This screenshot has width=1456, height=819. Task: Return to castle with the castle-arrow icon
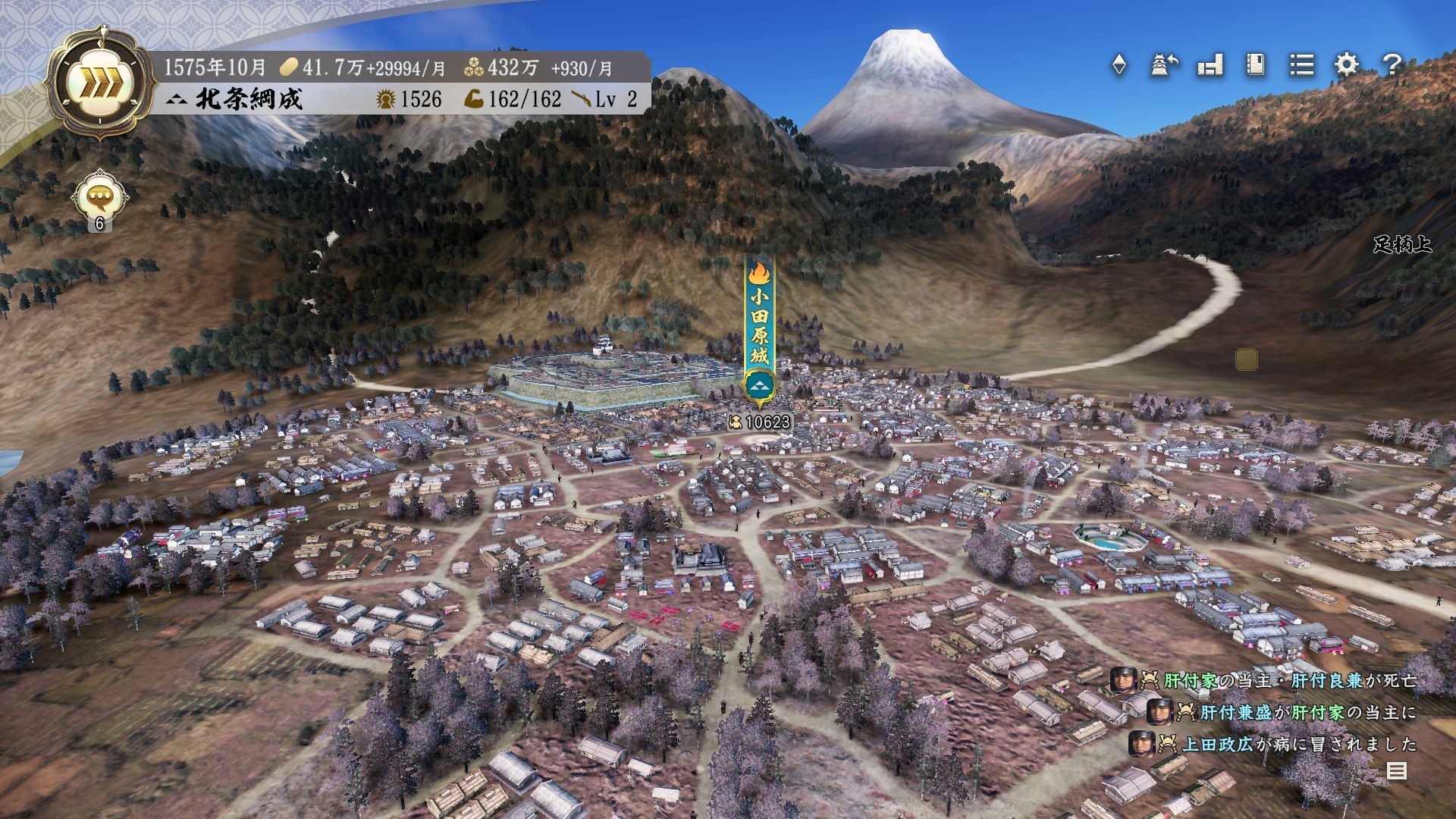pyautogui.click(x=1164, y=65)
